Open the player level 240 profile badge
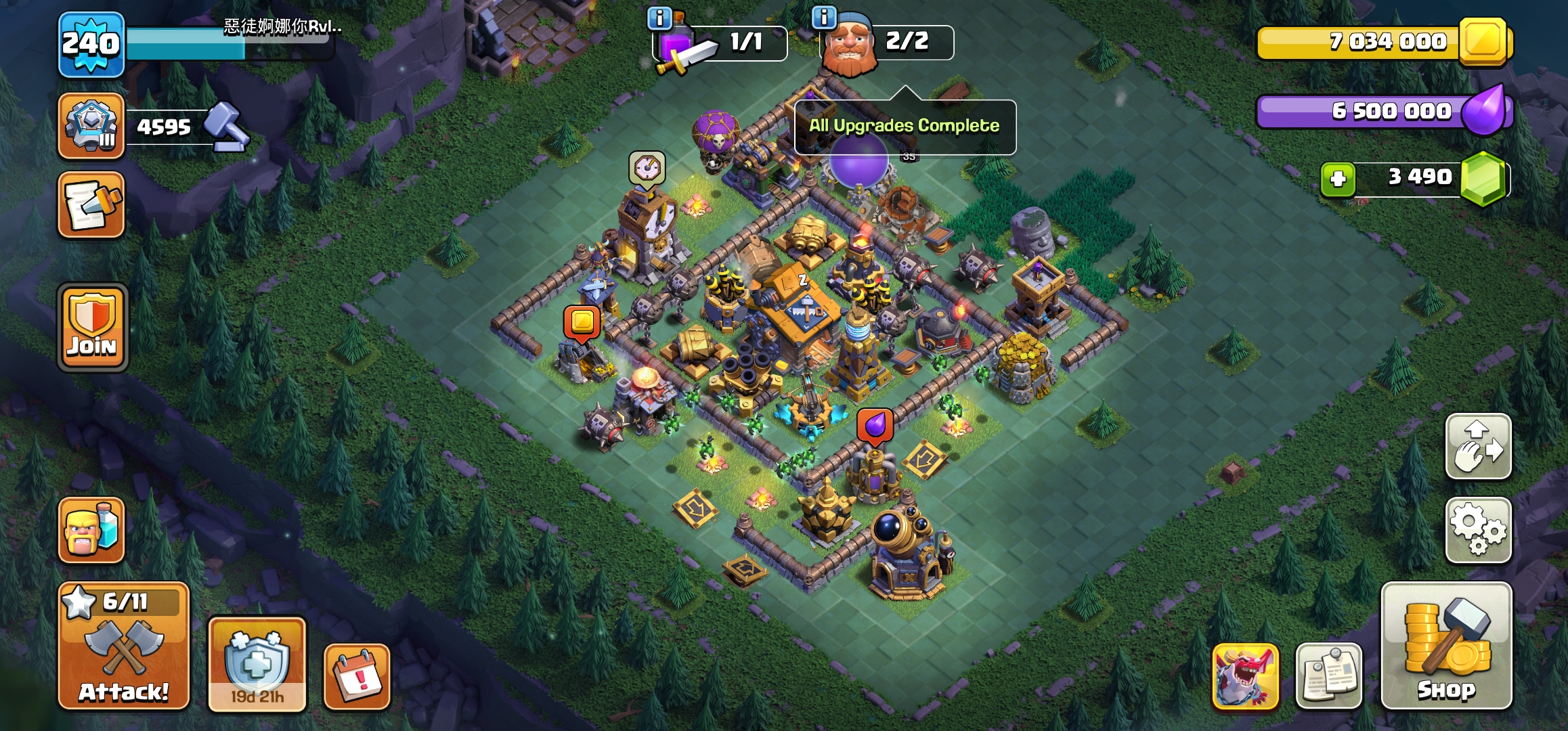 pyautogui.click(x=91, y=45)
